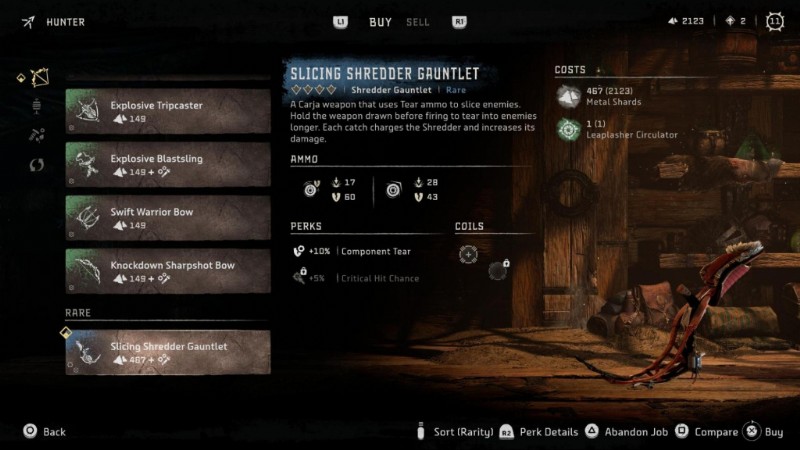The image size is (800, 450).
Task: Choose the Explosive Blastsling listing
Action: coord(168,164)
